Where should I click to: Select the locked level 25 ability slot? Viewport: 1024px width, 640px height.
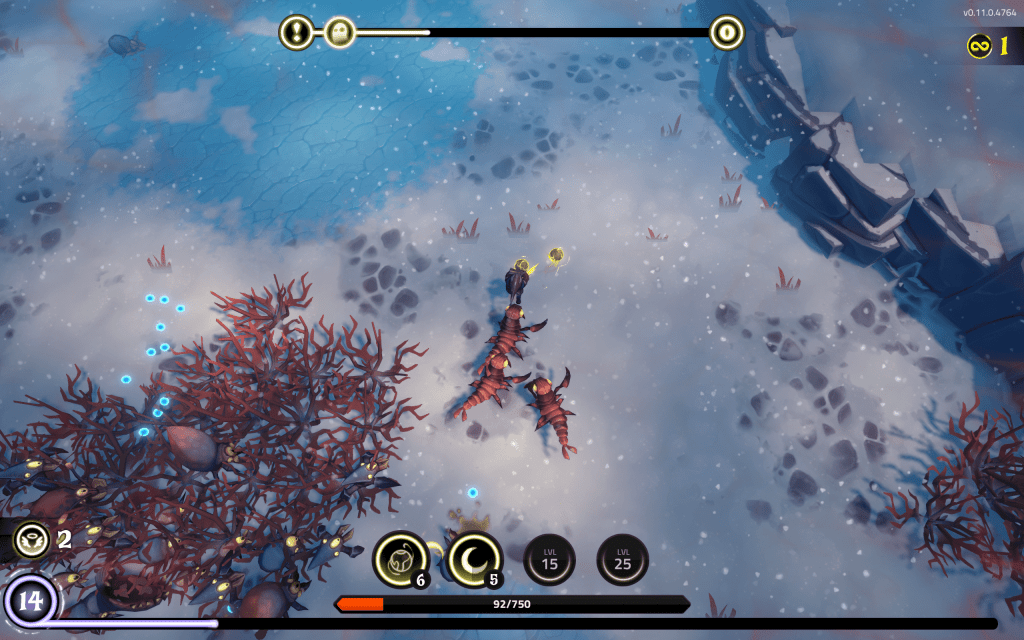[x=623, y=559]
